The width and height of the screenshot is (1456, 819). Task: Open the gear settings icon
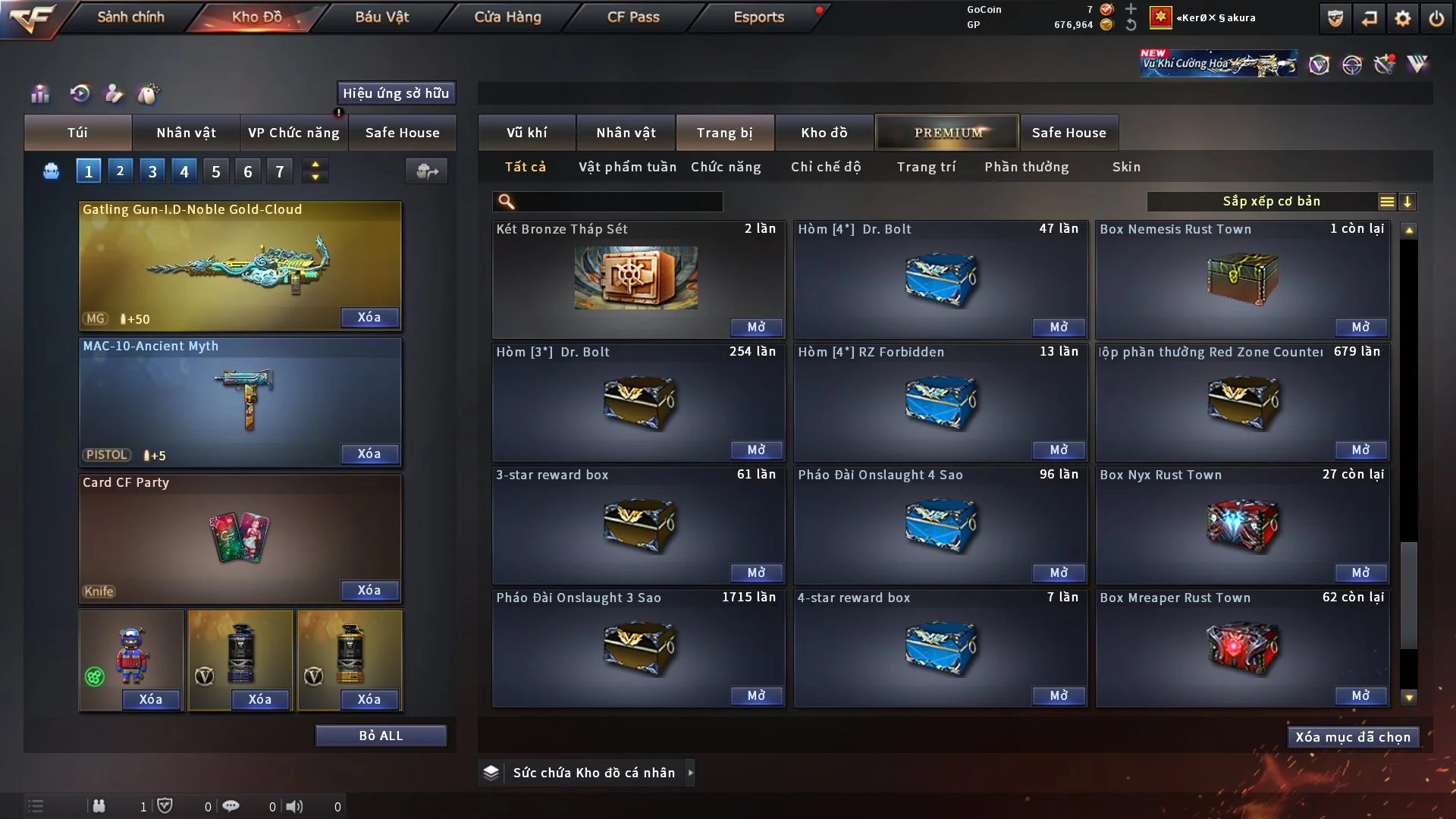[1403, 18]
